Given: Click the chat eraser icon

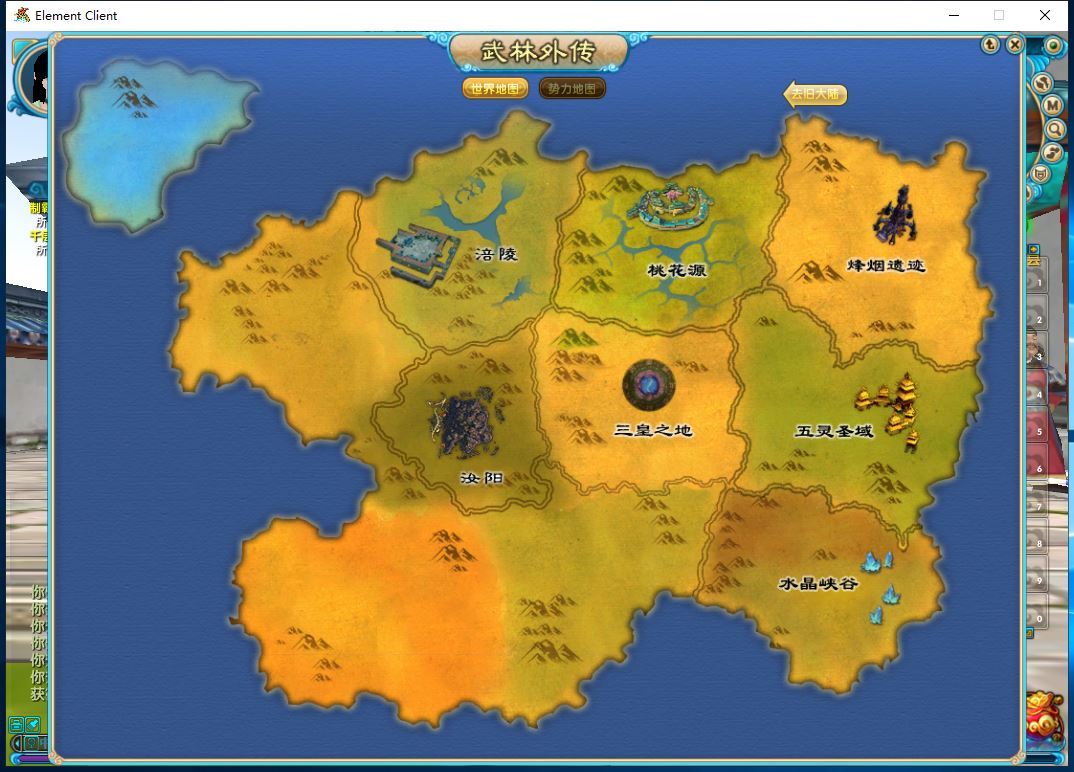Looking at the screenshot, I should tap(33, 724).
